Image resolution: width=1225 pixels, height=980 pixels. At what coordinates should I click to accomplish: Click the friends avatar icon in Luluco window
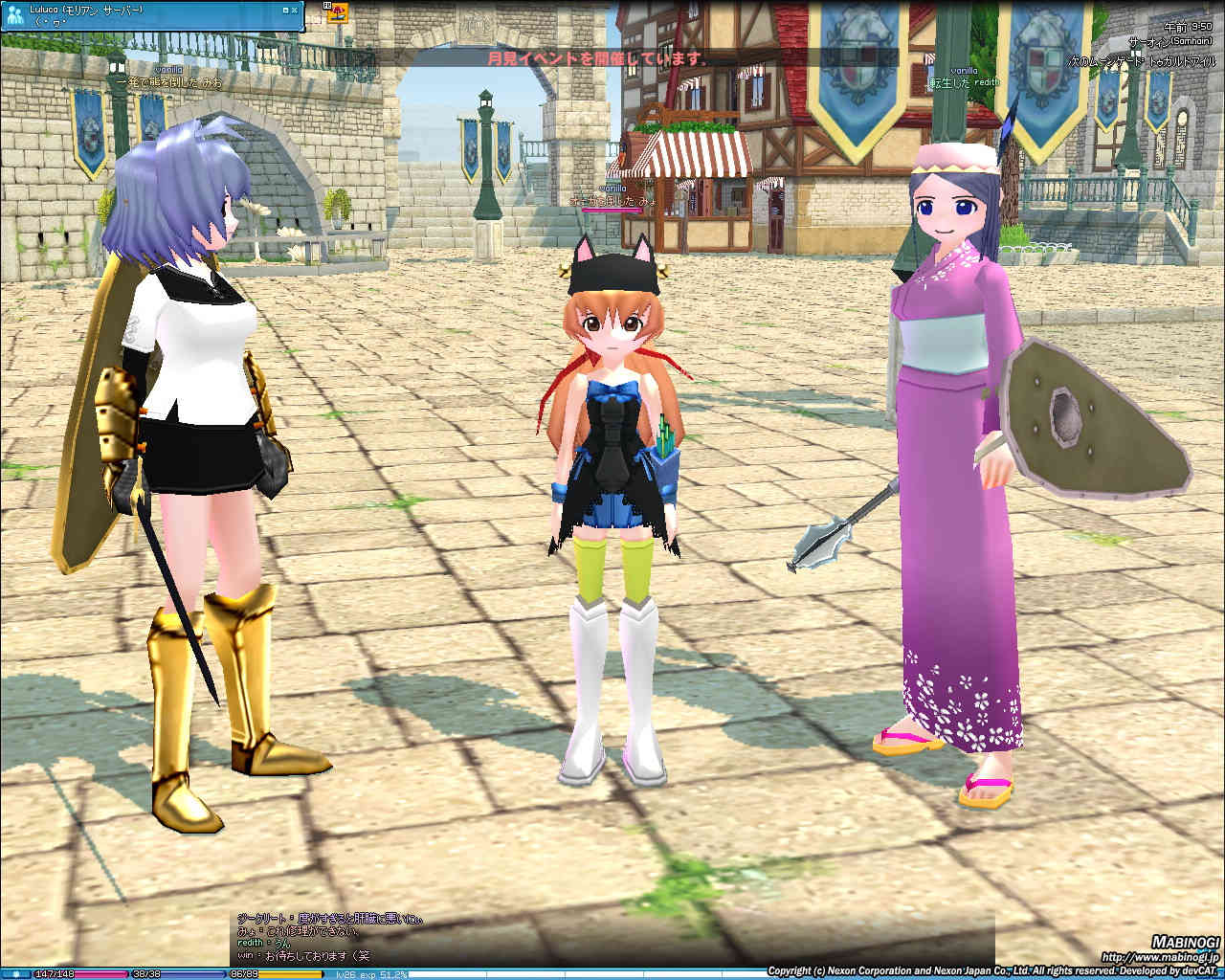[x=14, y=16]
